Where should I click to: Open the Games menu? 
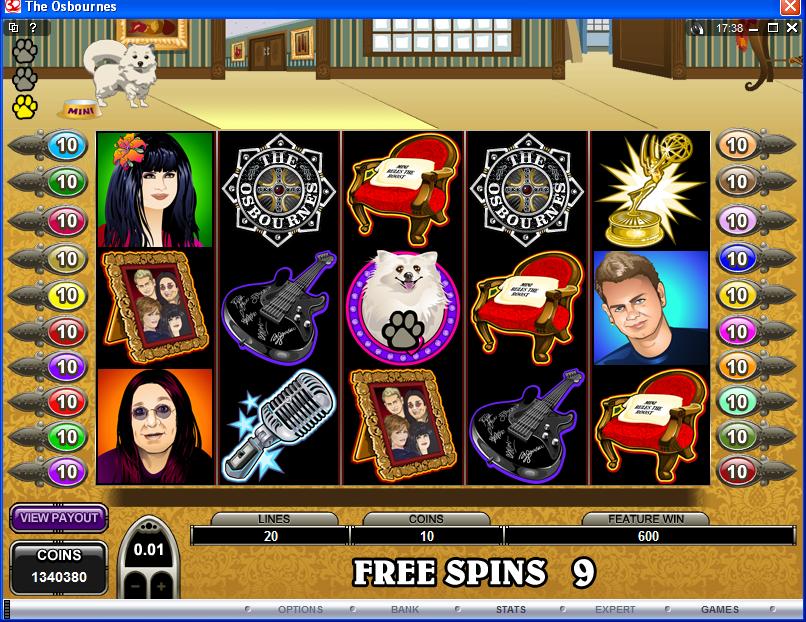tap(720, 609)
